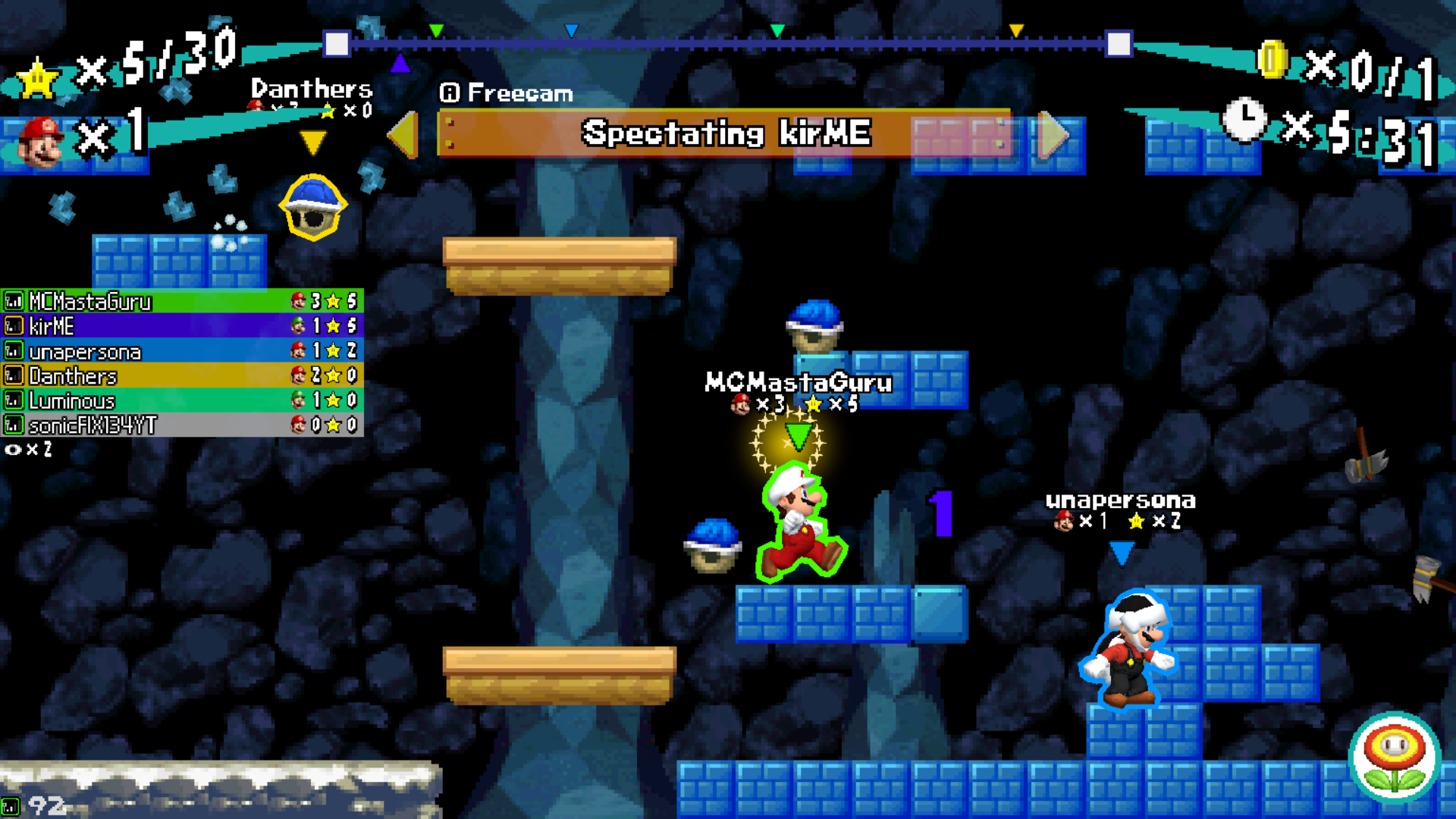Viewport: 1456px width, 819px height.
Task: Click the Freecam label
Action: tap(507, 93)
